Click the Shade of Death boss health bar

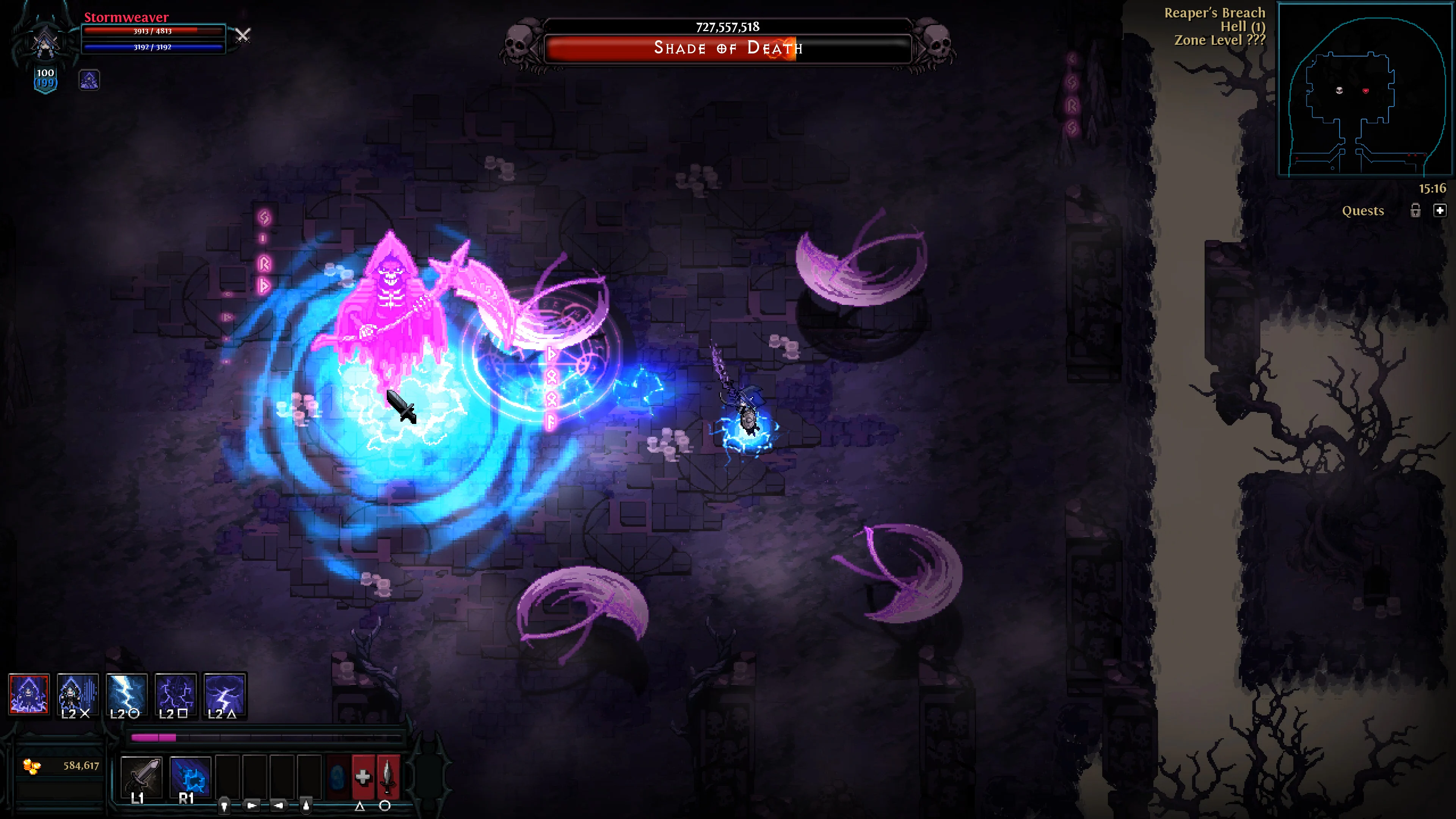point(728,49)
